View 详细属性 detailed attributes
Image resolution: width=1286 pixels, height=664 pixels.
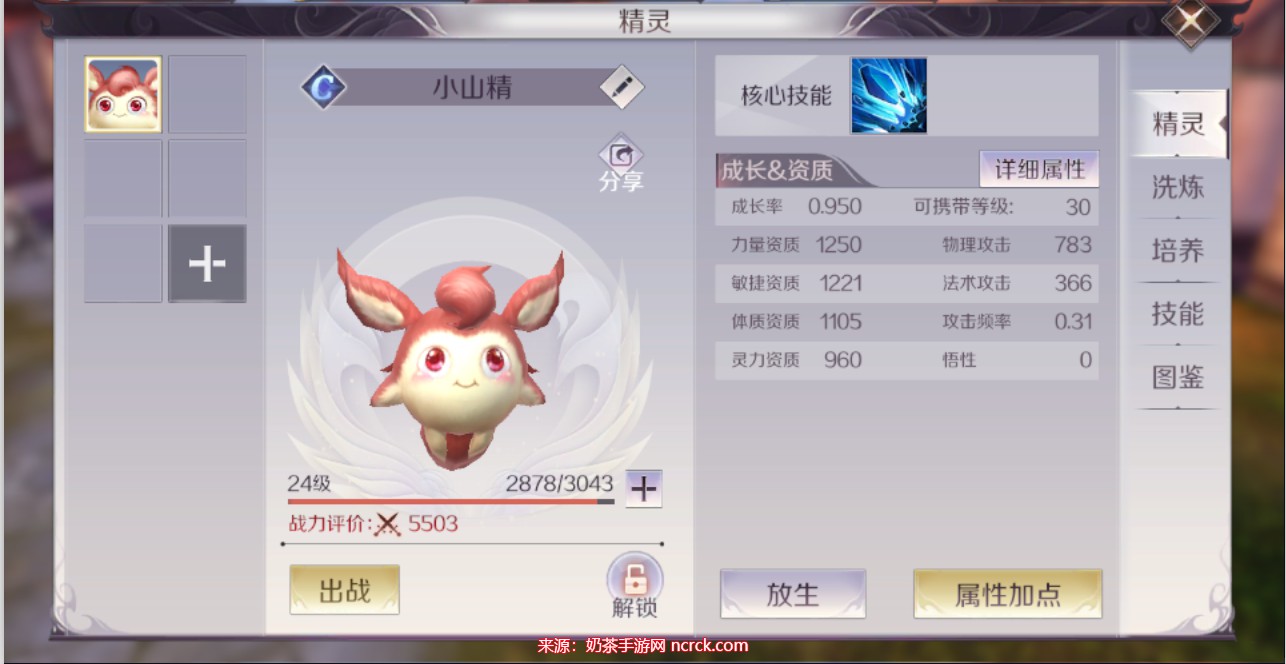point(1039,169)
